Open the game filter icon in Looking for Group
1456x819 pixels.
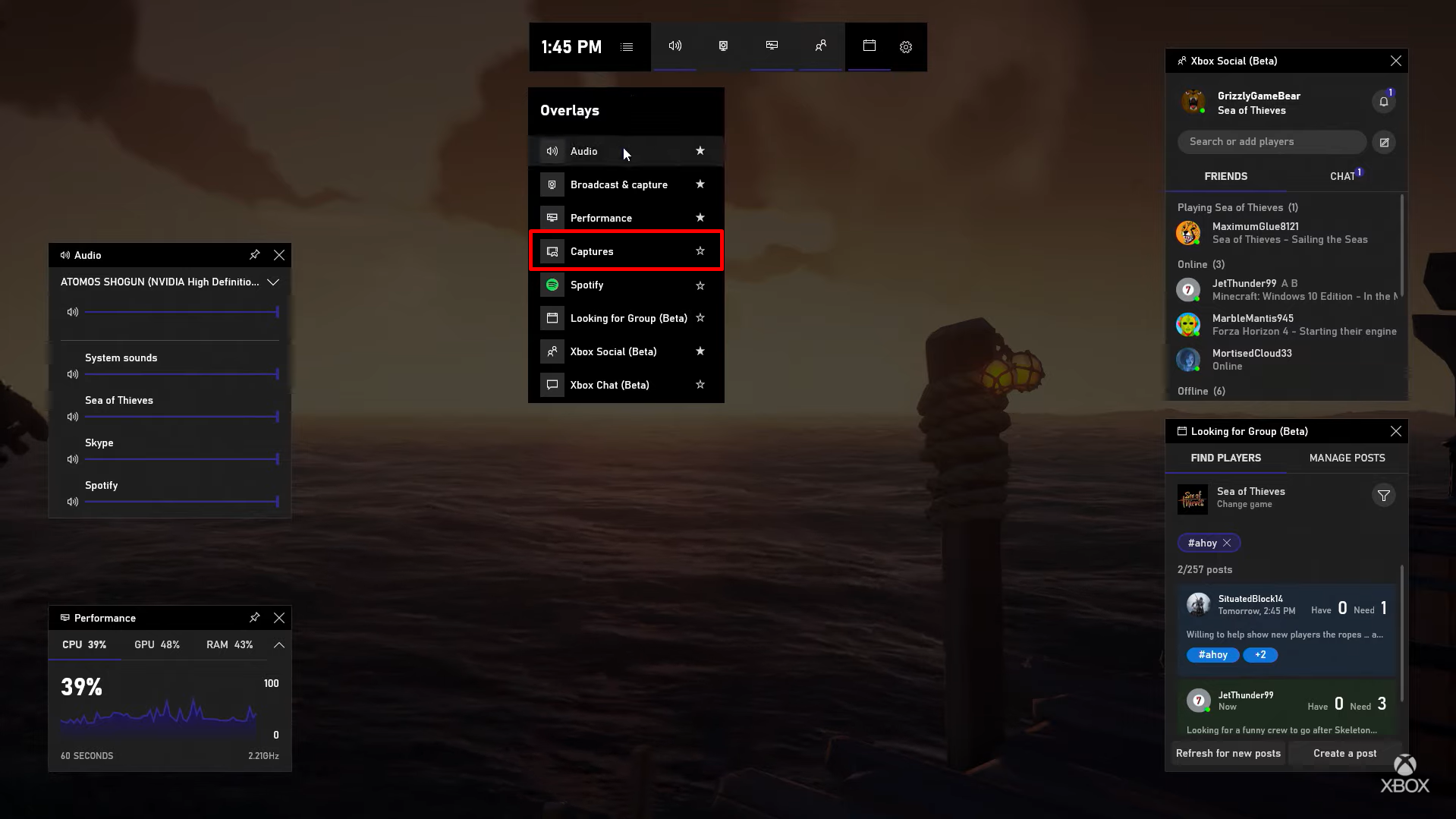click(x=1383, y=495)
